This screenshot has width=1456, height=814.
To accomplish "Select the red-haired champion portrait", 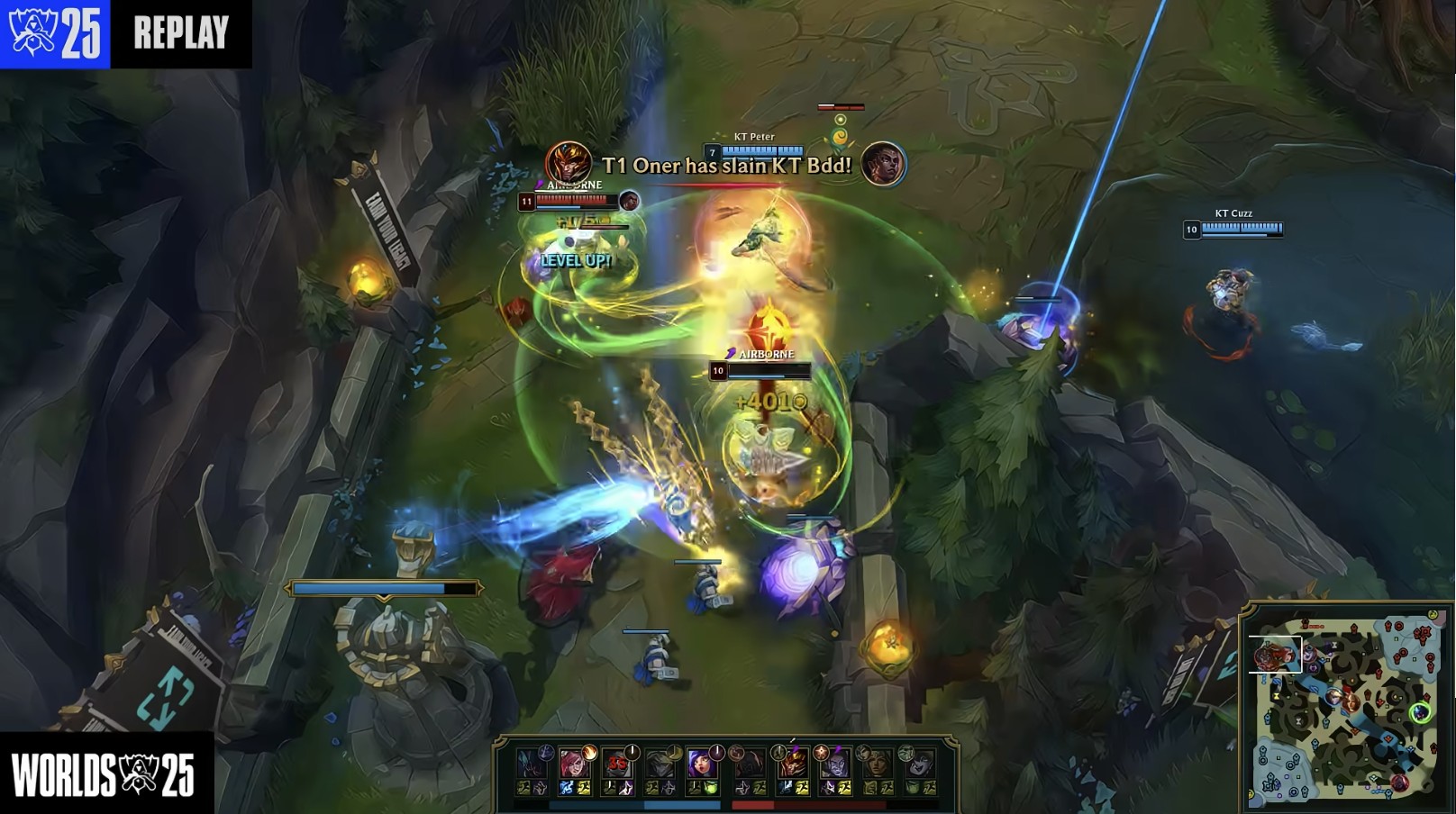I will [573, 764].
